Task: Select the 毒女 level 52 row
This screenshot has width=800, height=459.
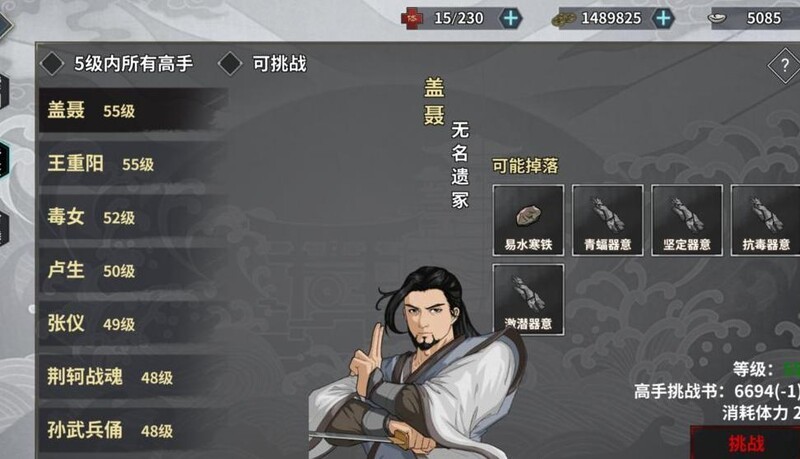Action: coord(130,217)
